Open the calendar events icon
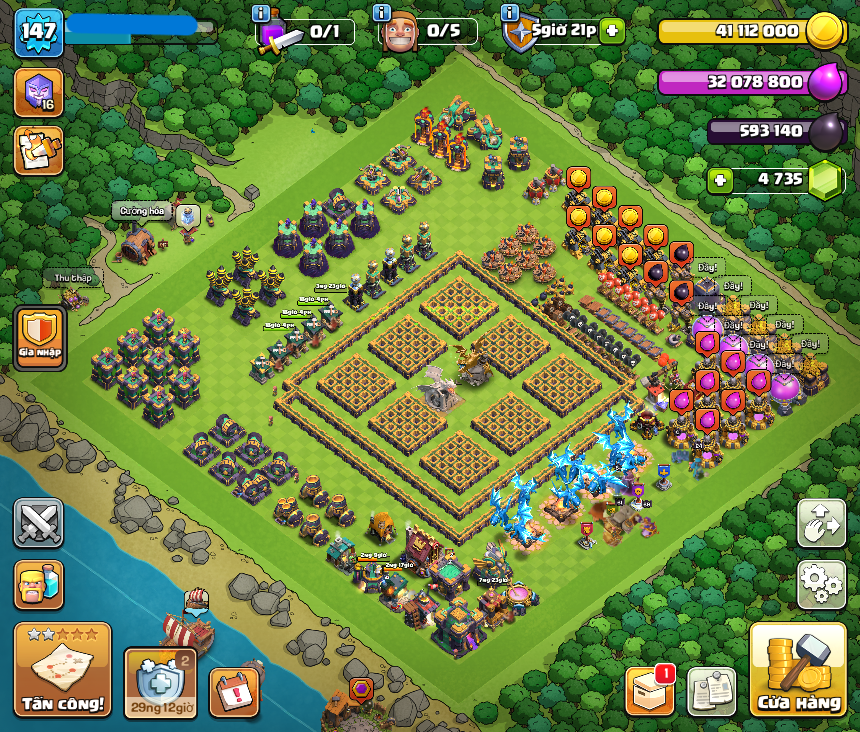 coord(234,691)
